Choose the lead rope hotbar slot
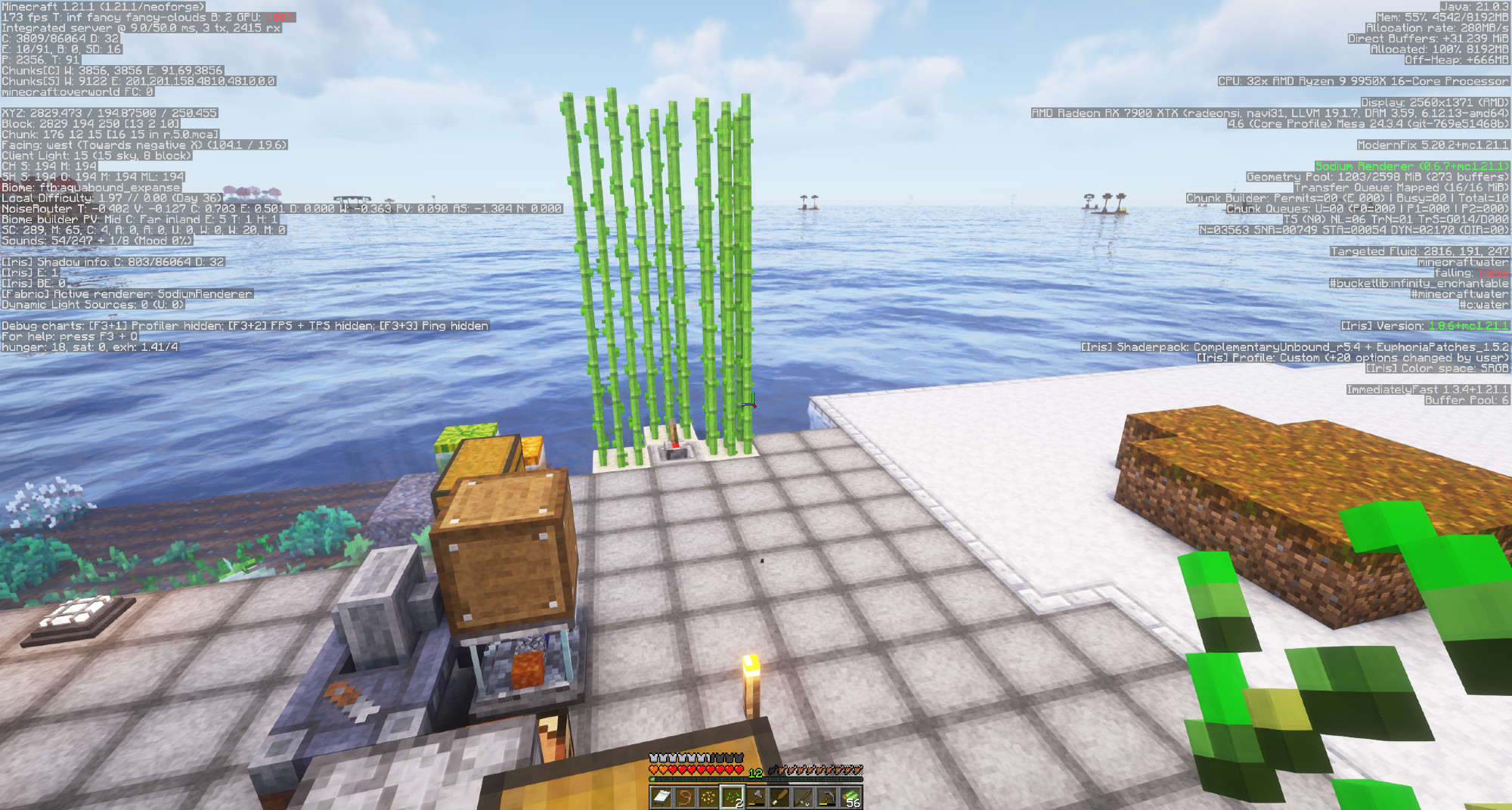Image resolution: width=1512 pixels, height=810 pixels. point(685,797)
